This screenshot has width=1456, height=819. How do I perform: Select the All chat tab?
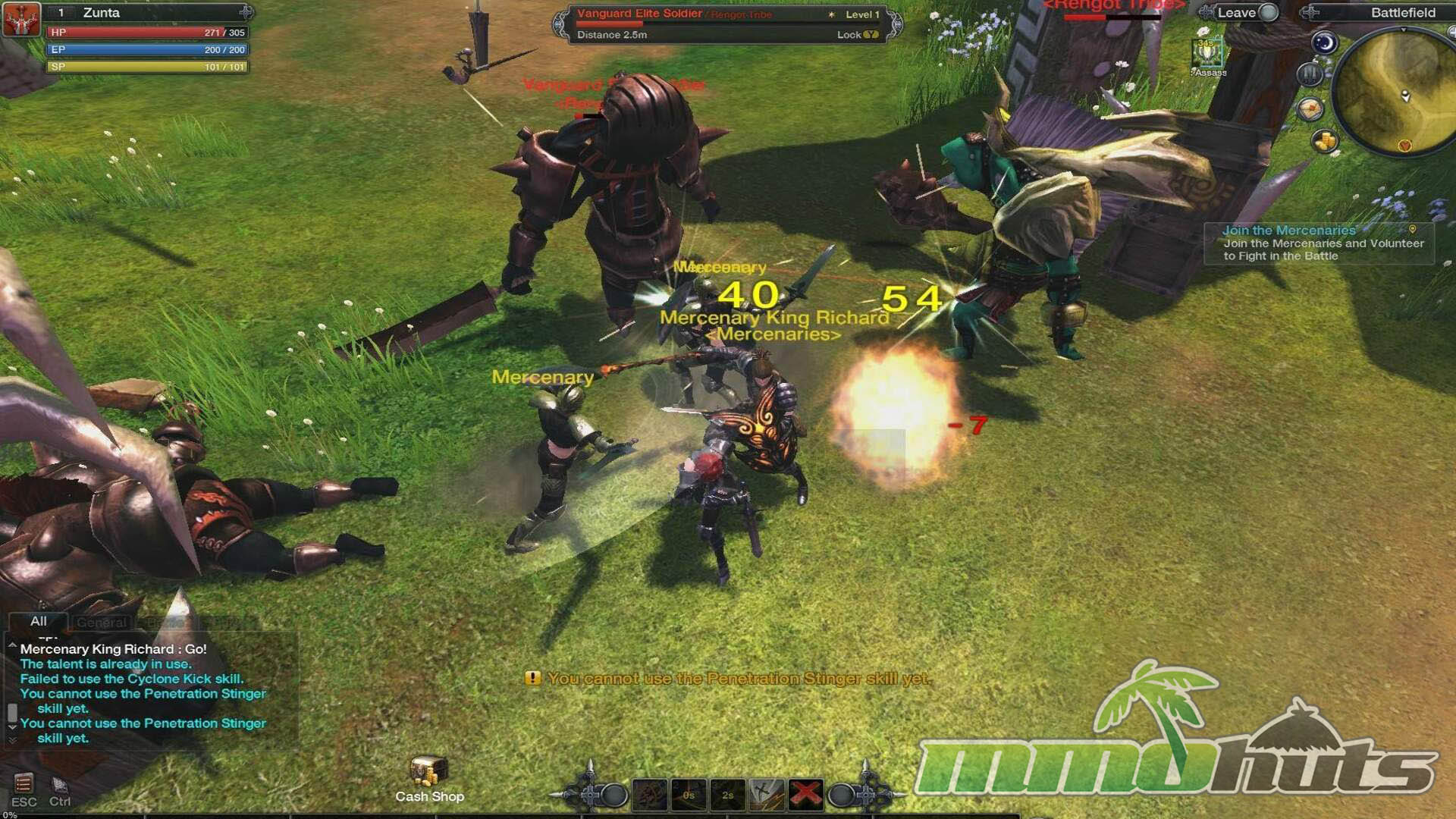[x=39, y=622]
